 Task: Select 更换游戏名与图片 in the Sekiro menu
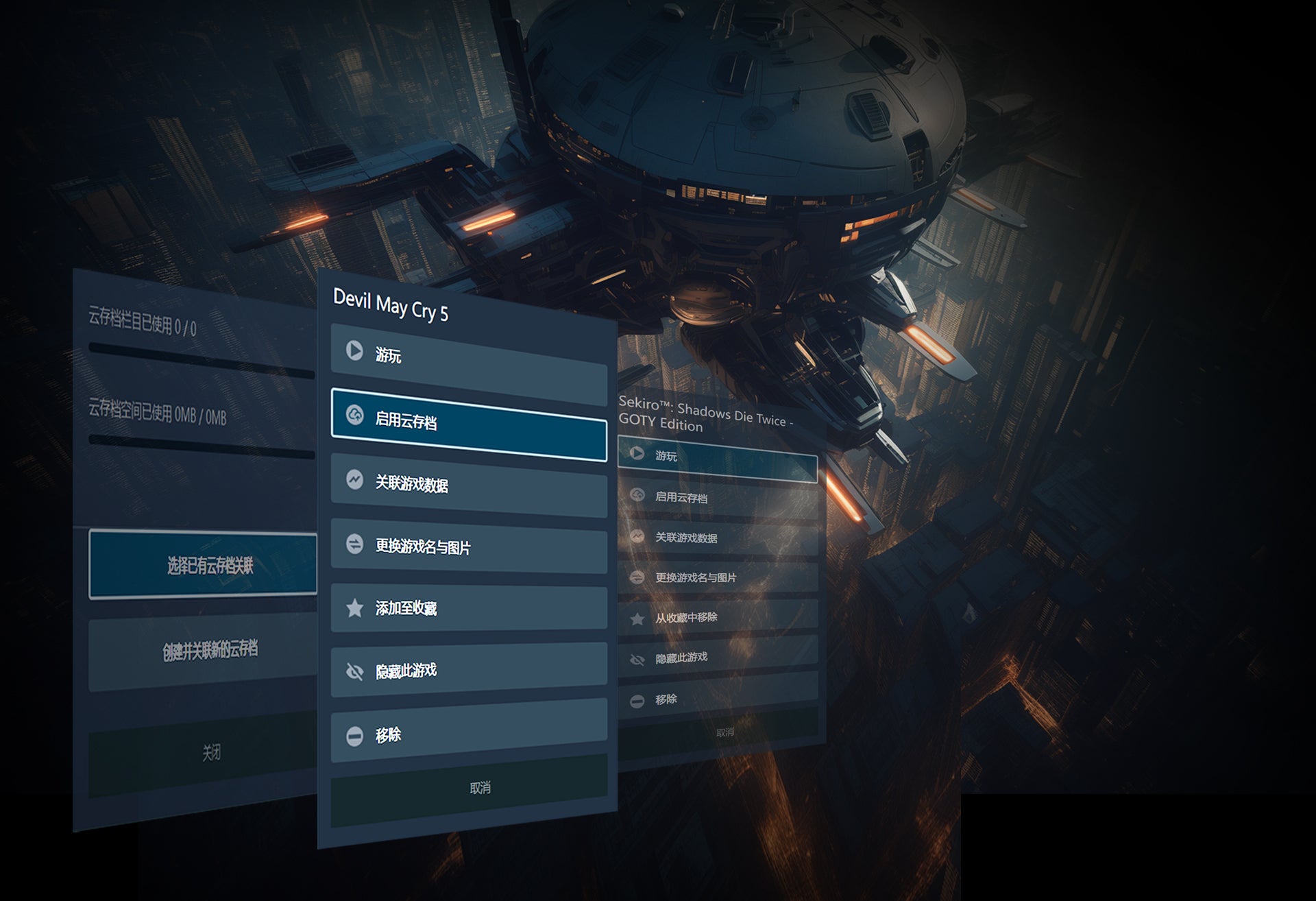click(x=717, y=578)
